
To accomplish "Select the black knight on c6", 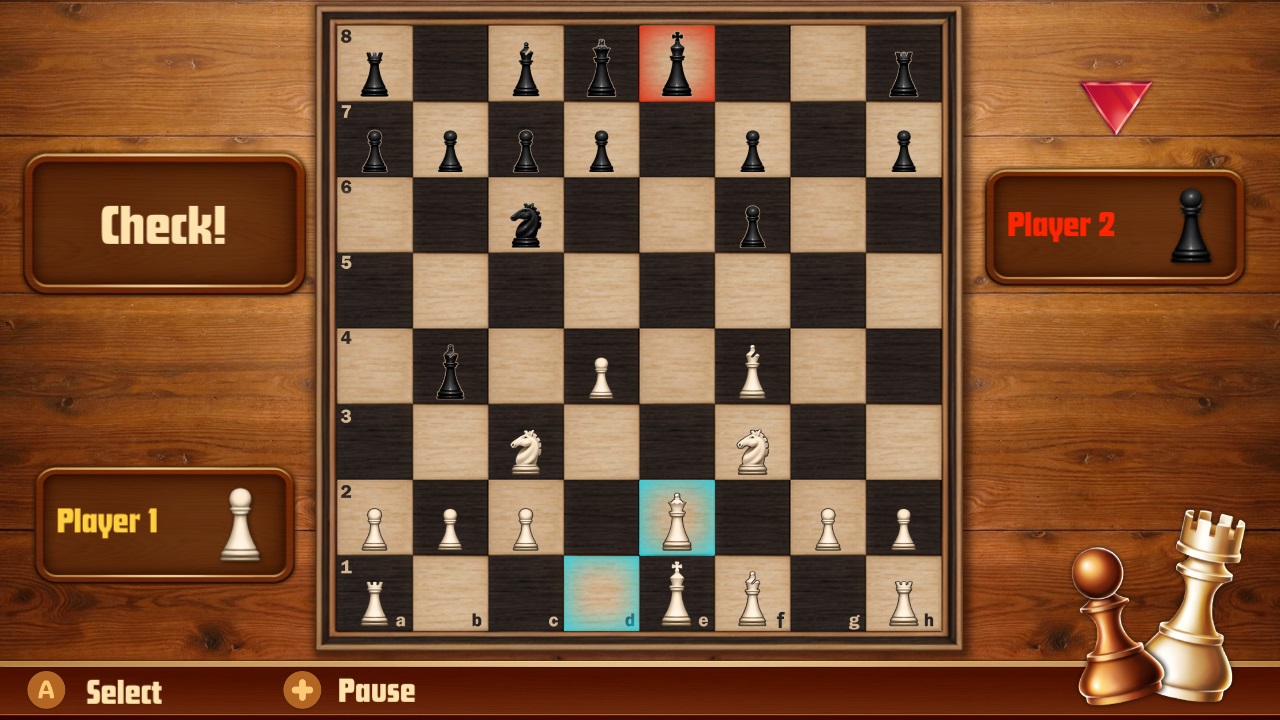I will click(x=527, y=220).
